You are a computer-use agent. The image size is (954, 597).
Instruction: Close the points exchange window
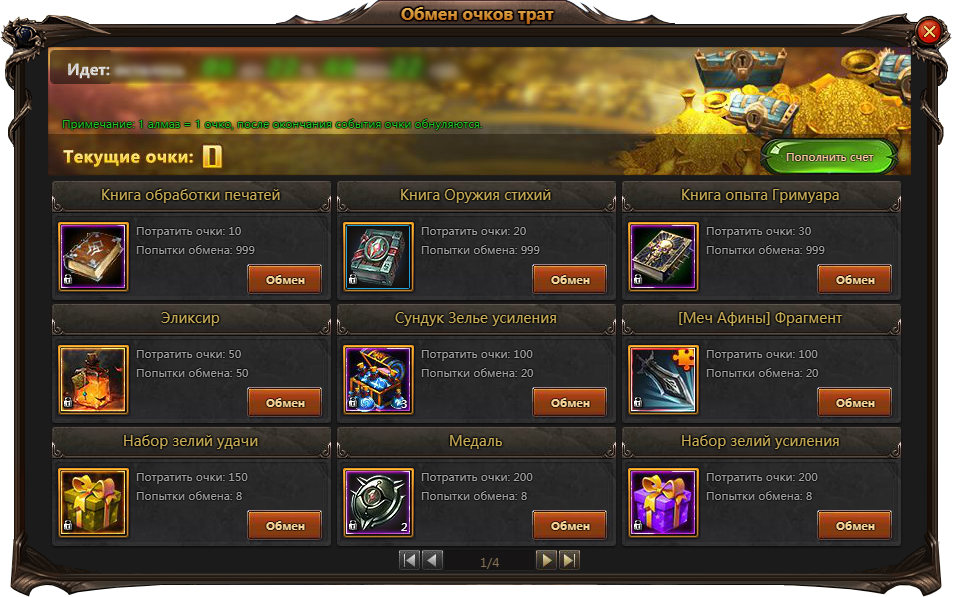[929, 32]
